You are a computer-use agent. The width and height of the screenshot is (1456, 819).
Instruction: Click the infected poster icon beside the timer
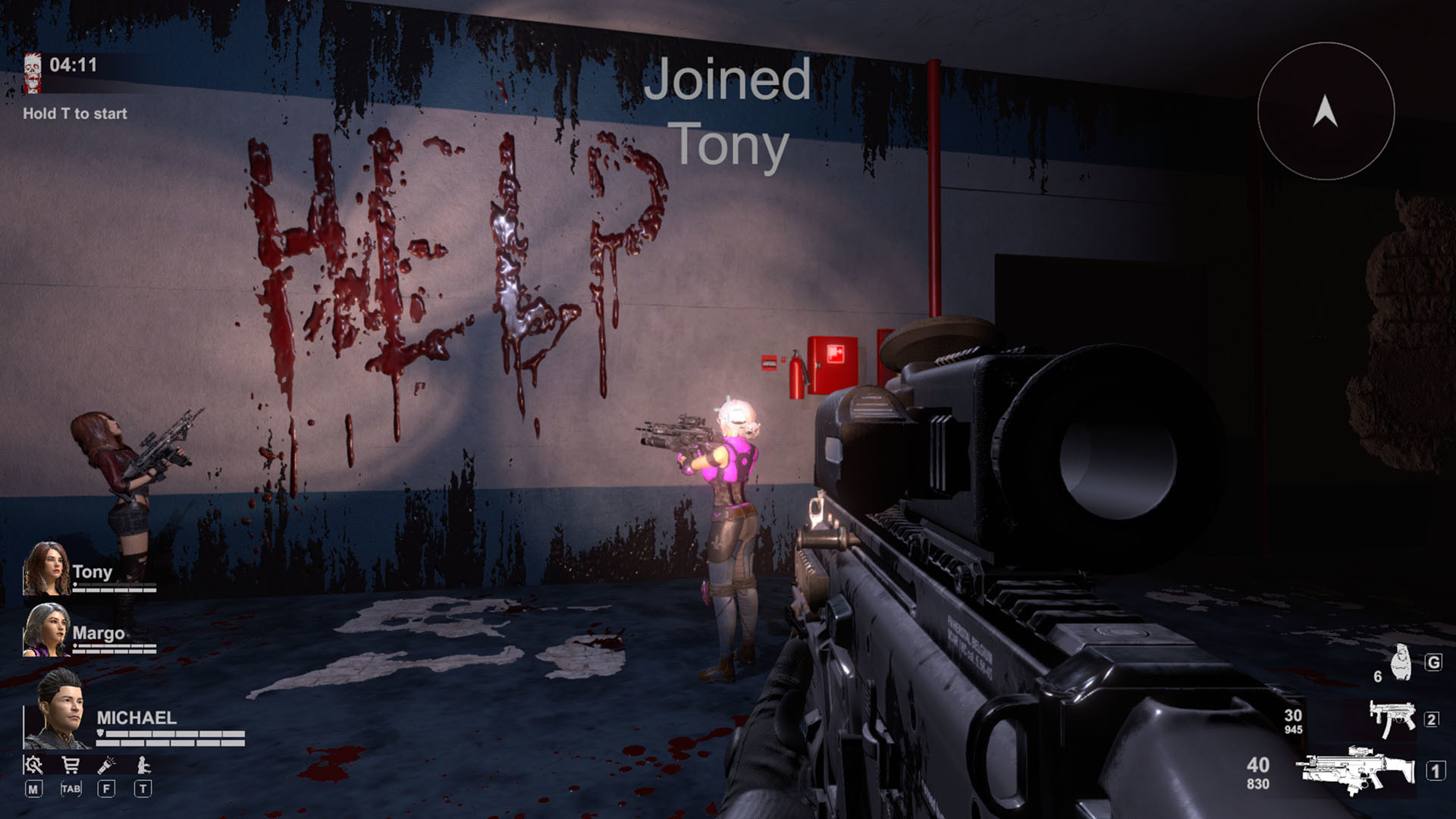click(x=33, y=72)
